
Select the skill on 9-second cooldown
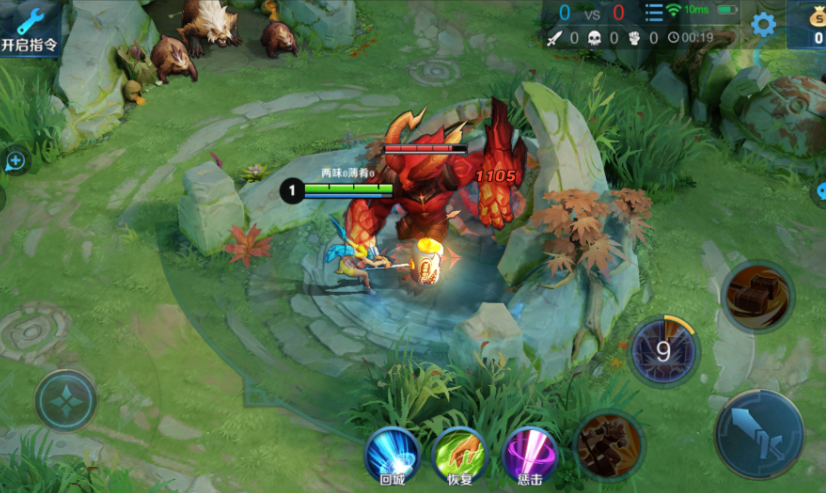pos(663,351)
